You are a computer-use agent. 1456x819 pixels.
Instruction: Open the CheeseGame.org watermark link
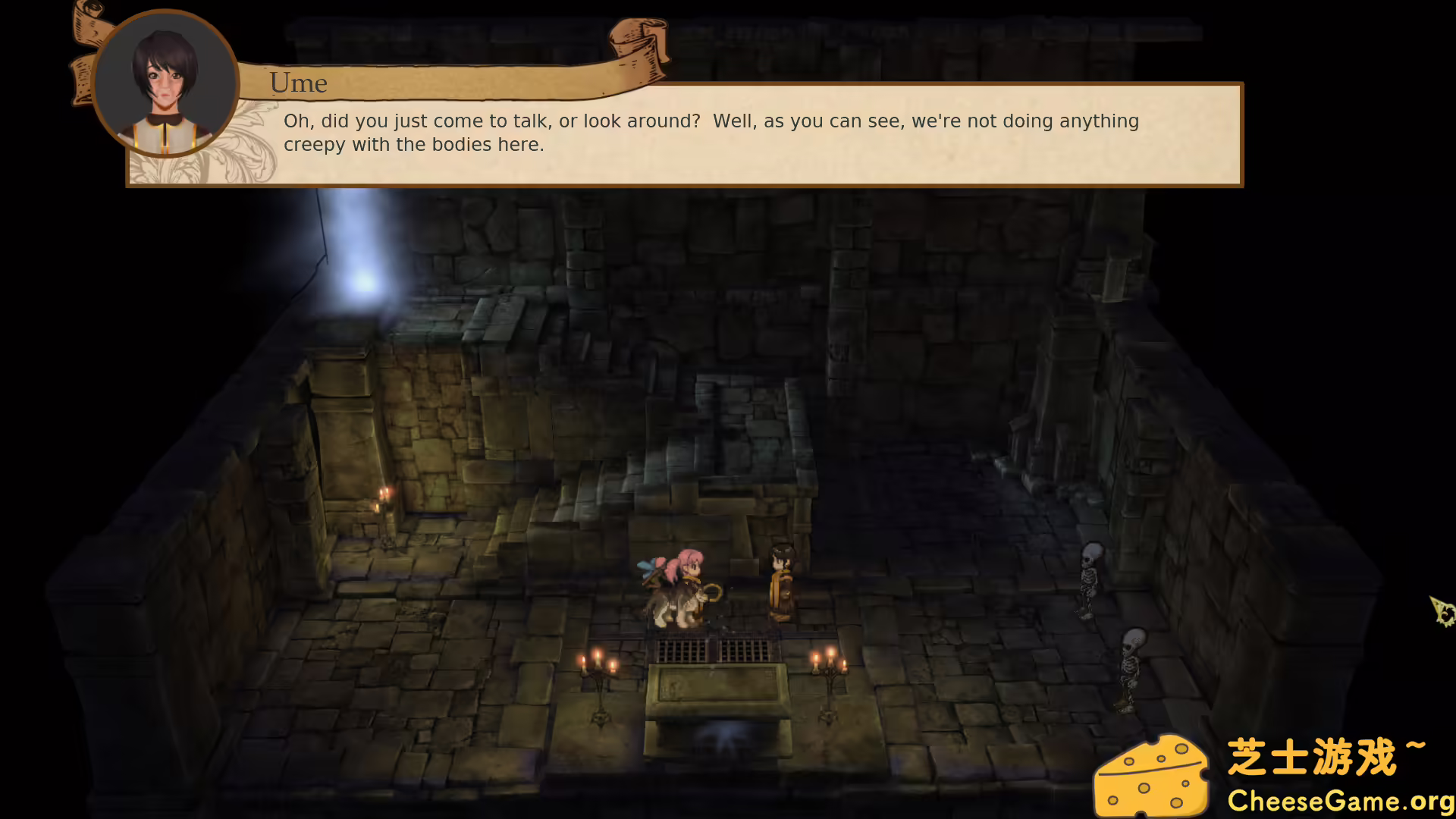(1339, 801)
